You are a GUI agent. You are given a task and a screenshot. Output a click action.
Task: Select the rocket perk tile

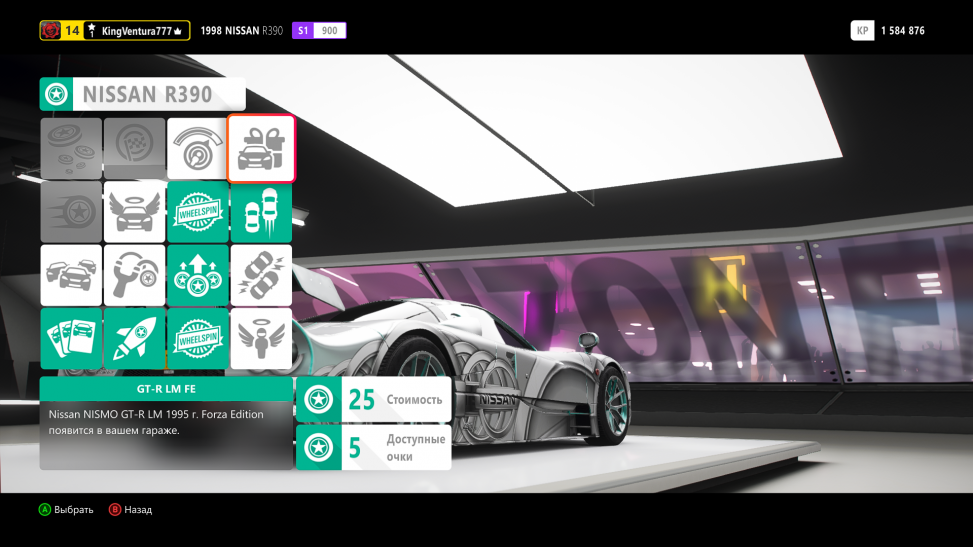pyautogui.click(x=134, y=338)
